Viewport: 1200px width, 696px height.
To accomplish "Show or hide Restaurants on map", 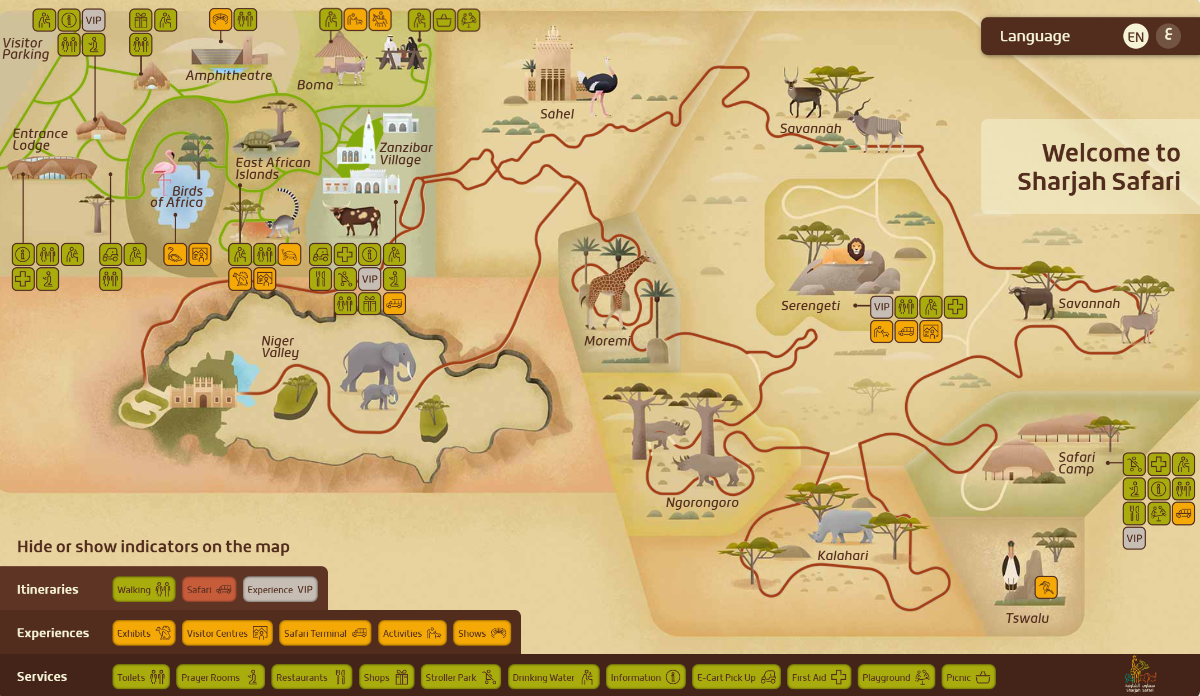I will coord(310,677).
